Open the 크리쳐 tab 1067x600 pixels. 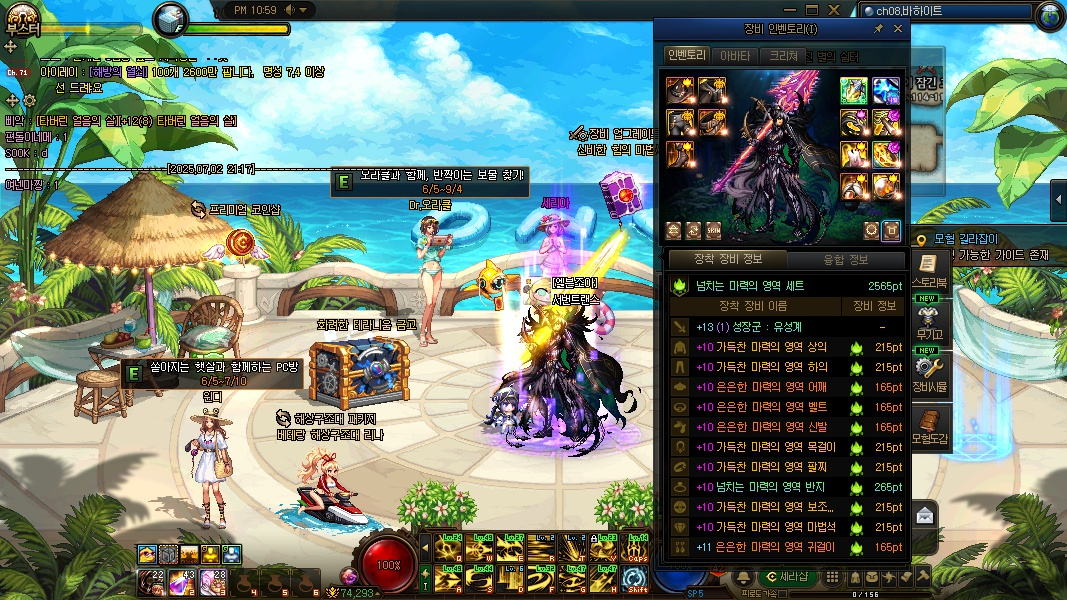(783, 56)
